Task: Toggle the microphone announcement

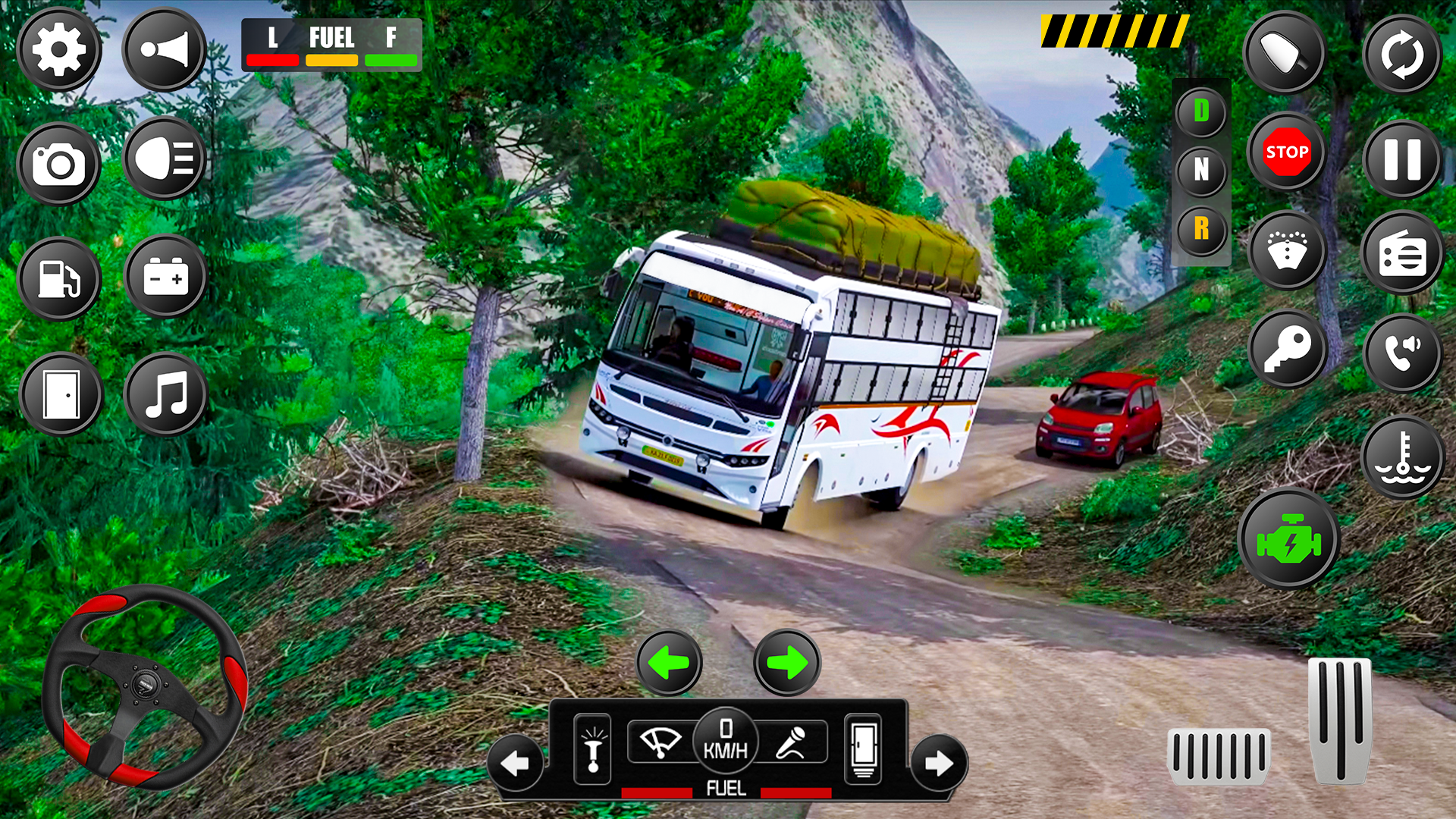Action: [791, 742]
